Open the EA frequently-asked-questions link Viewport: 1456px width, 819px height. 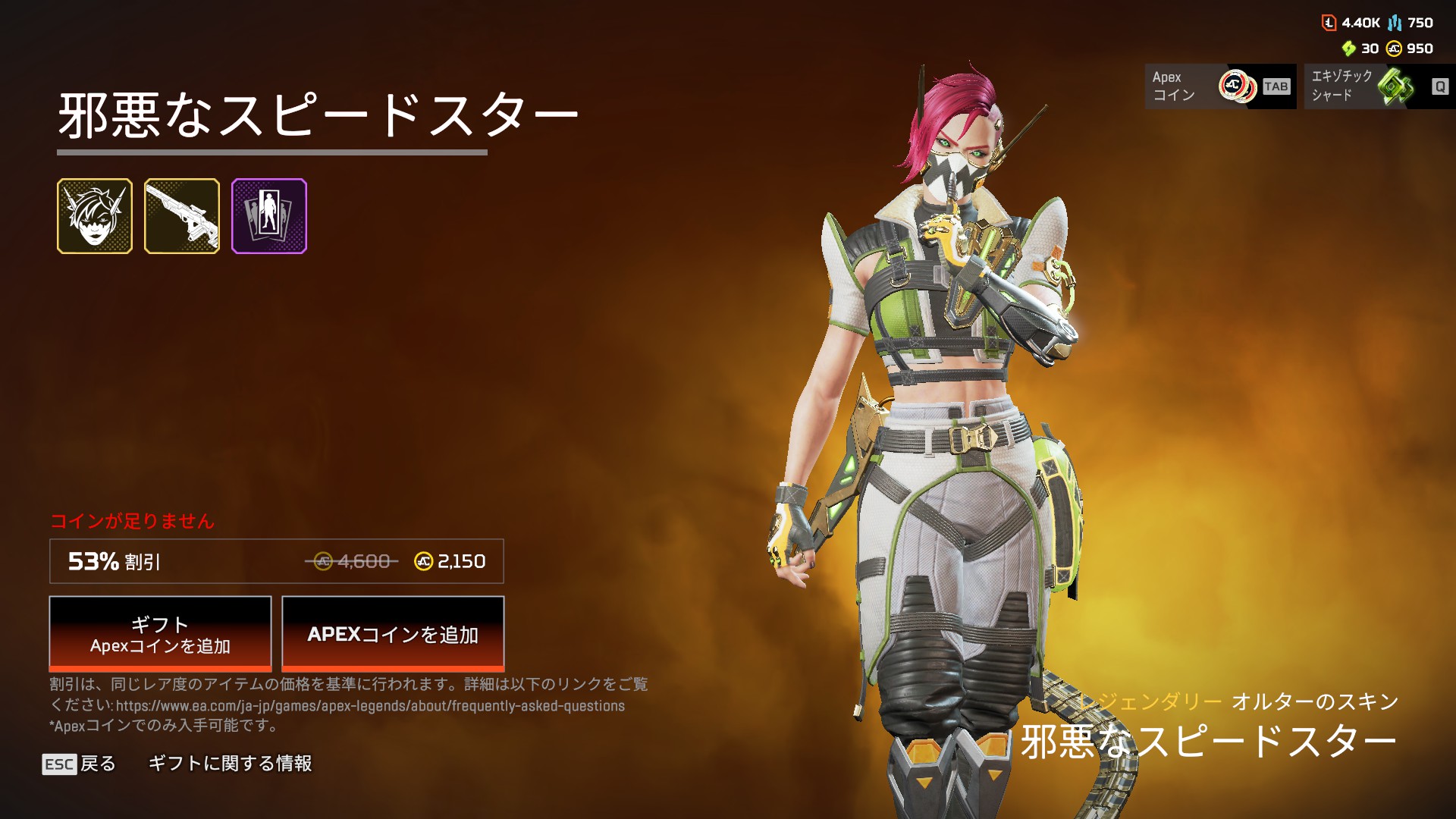click(x=370, y=706)
